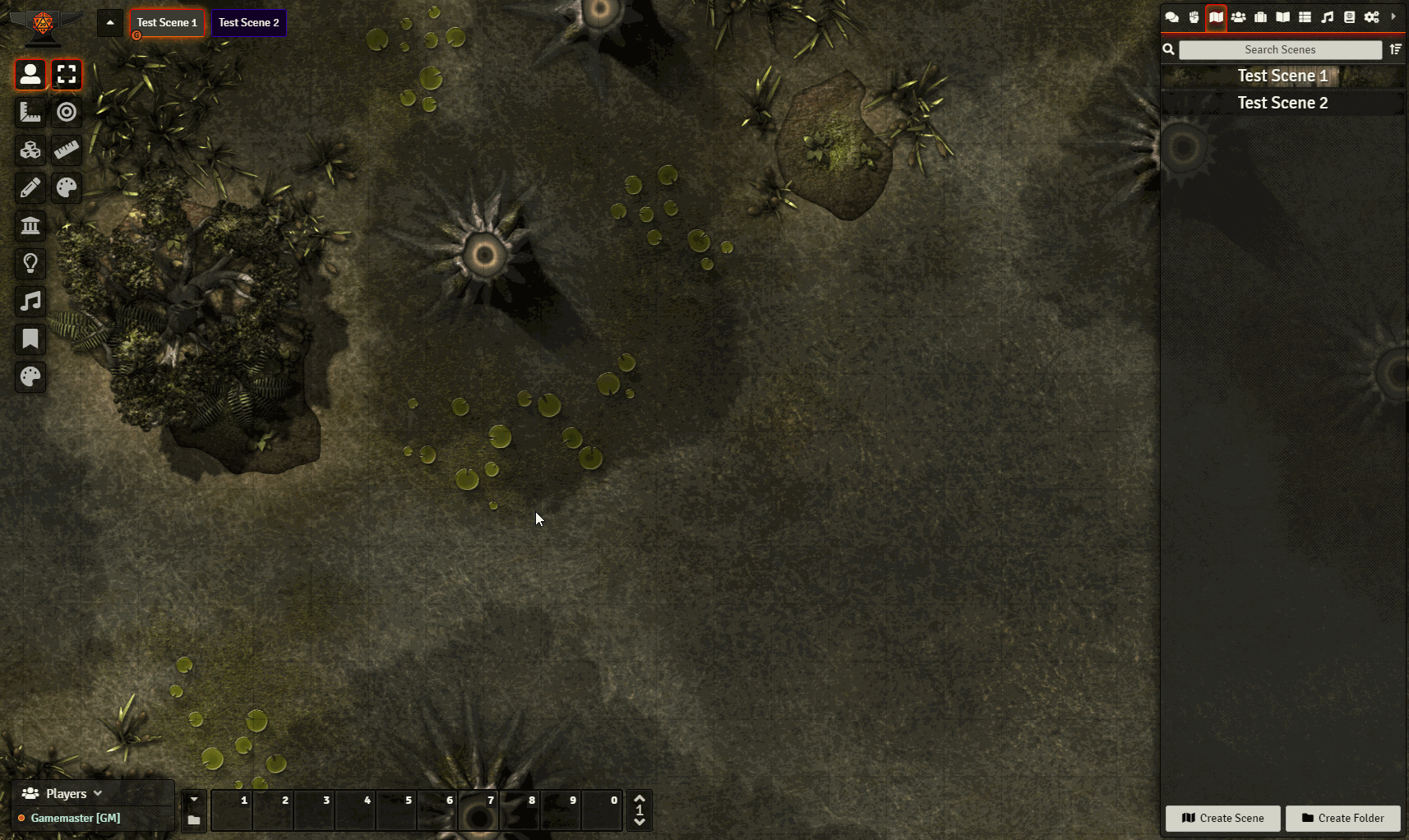
Task: Open the game settings gears tab
Action: pyautogui.click(x=1371, y=17)
